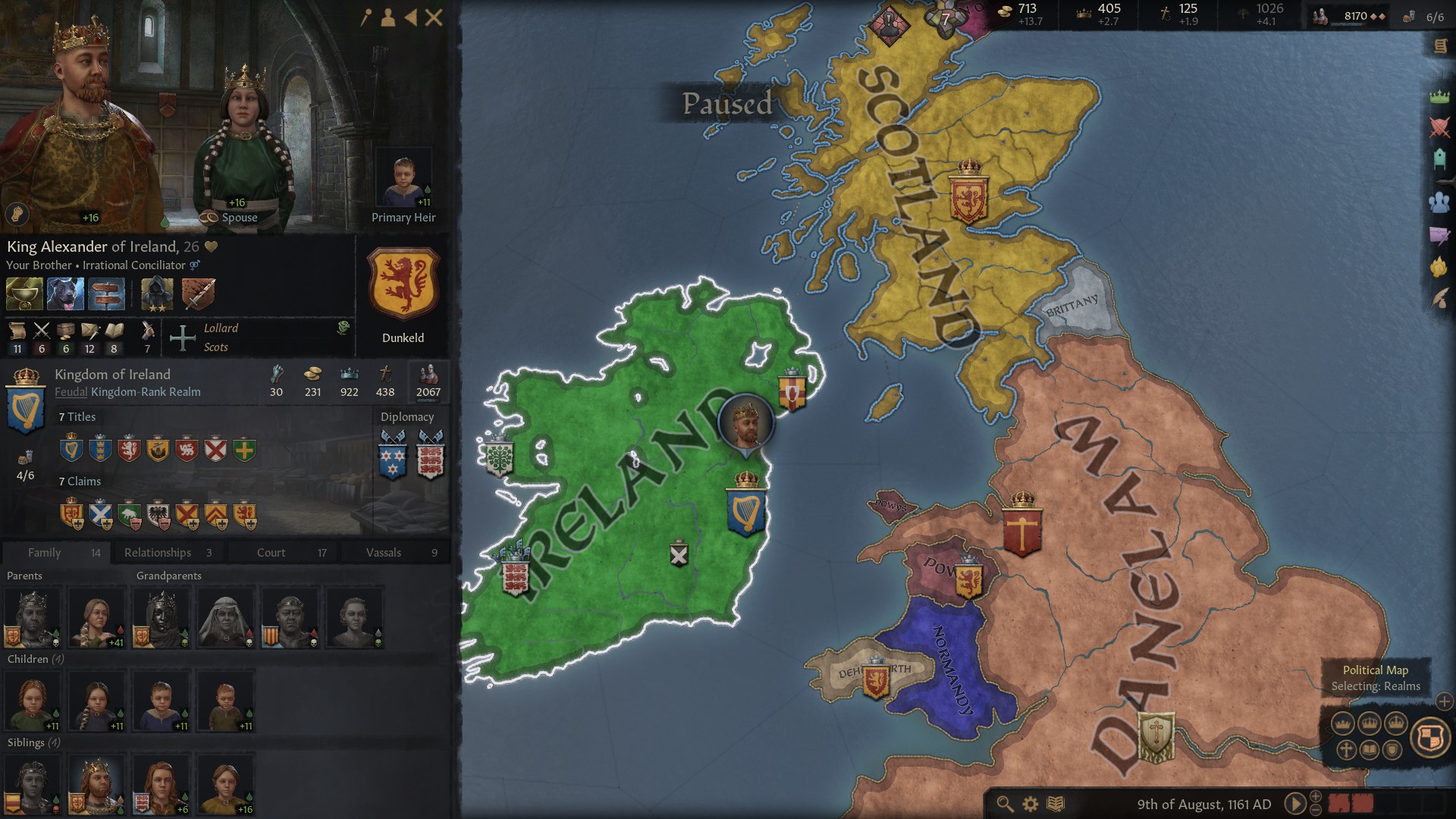Click the Feudal government link
The height and width of the screenshot is (819, 1456).
pos(71,392)
